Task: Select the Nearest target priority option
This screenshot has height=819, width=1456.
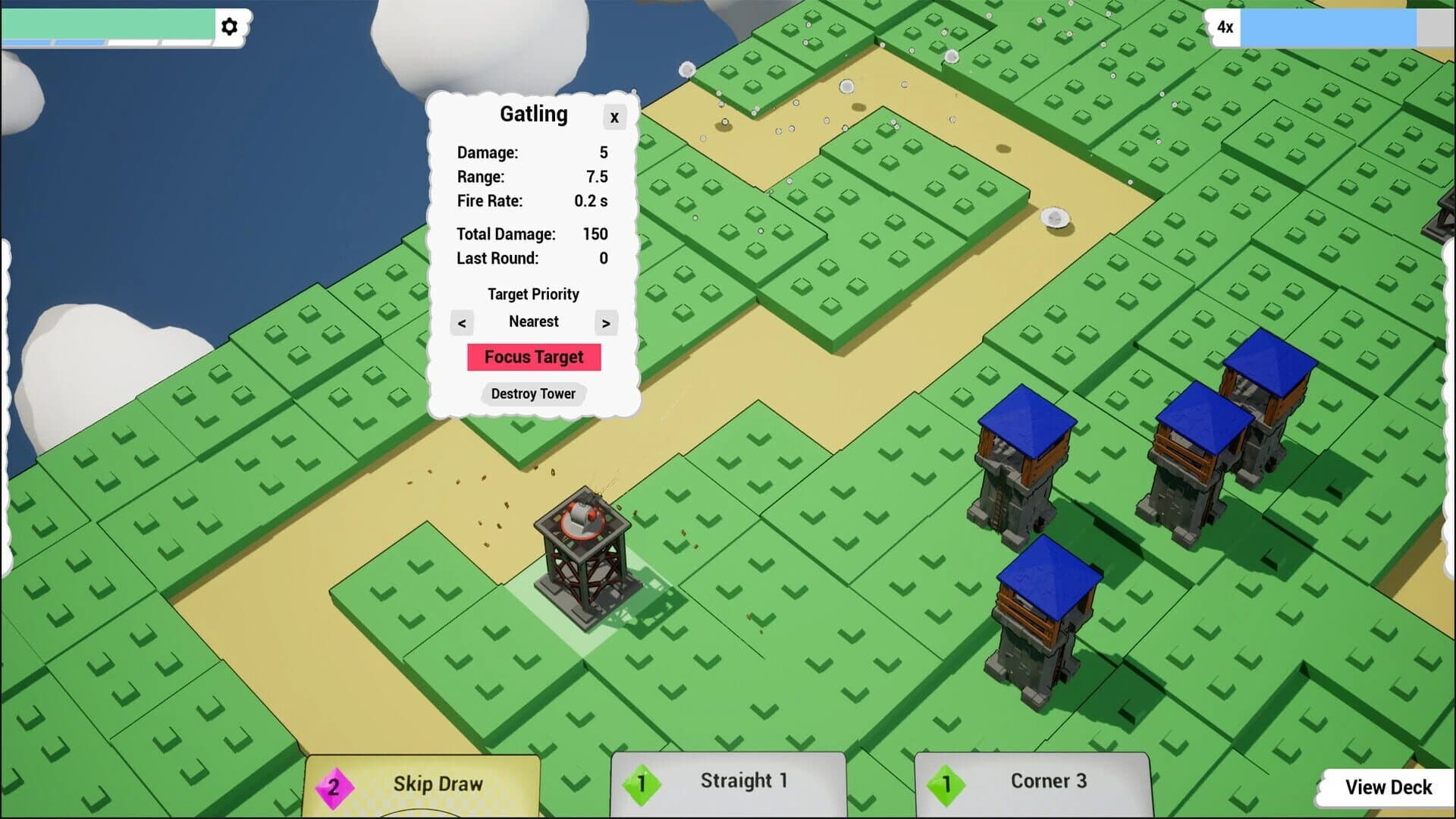Action: [x=533, y=322]
